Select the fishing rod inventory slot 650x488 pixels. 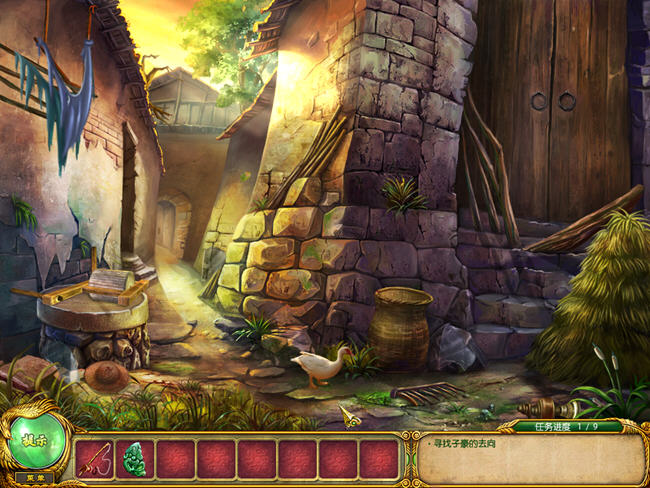pyautogui.click(x=94, y=459)
